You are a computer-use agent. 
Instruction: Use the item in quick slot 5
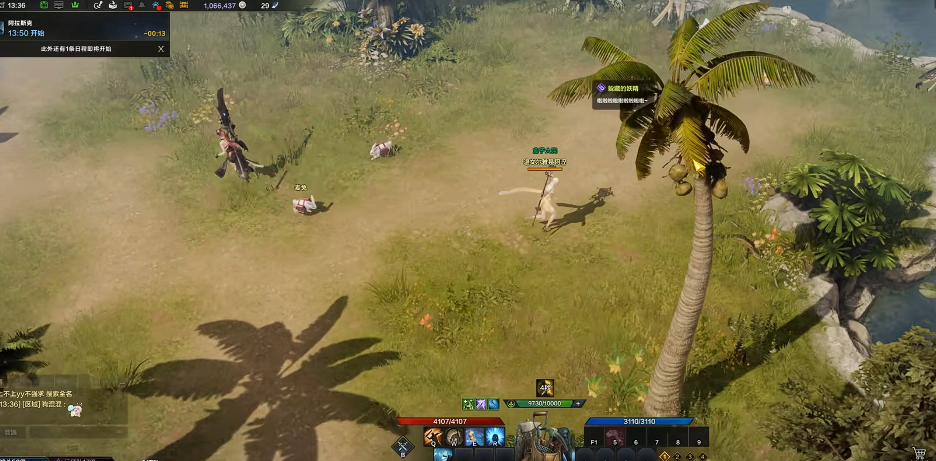point(615,438)
